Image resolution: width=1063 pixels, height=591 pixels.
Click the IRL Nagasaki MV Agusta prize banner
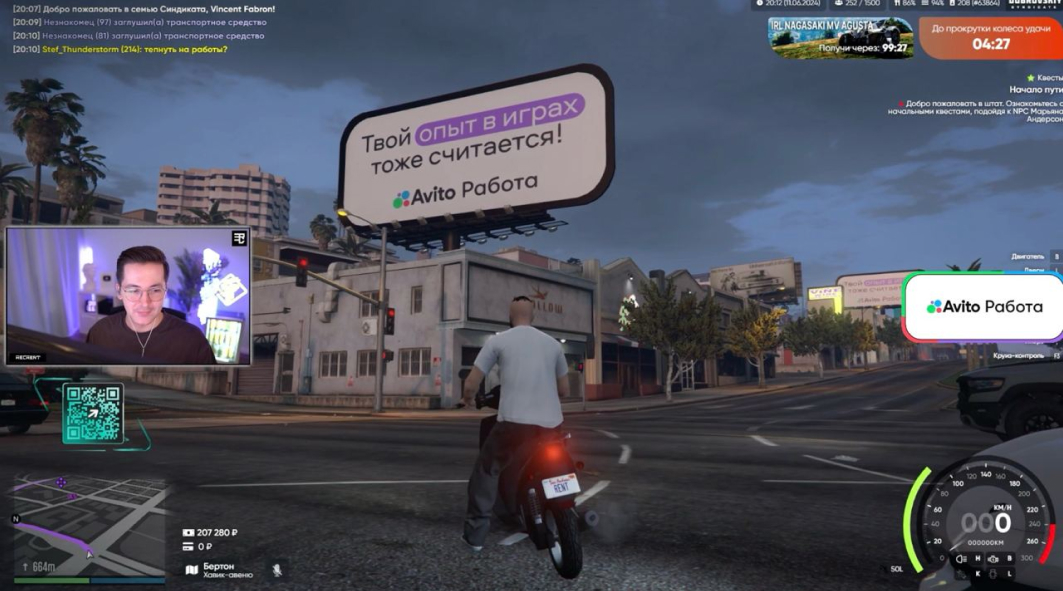tap(840, 38)
